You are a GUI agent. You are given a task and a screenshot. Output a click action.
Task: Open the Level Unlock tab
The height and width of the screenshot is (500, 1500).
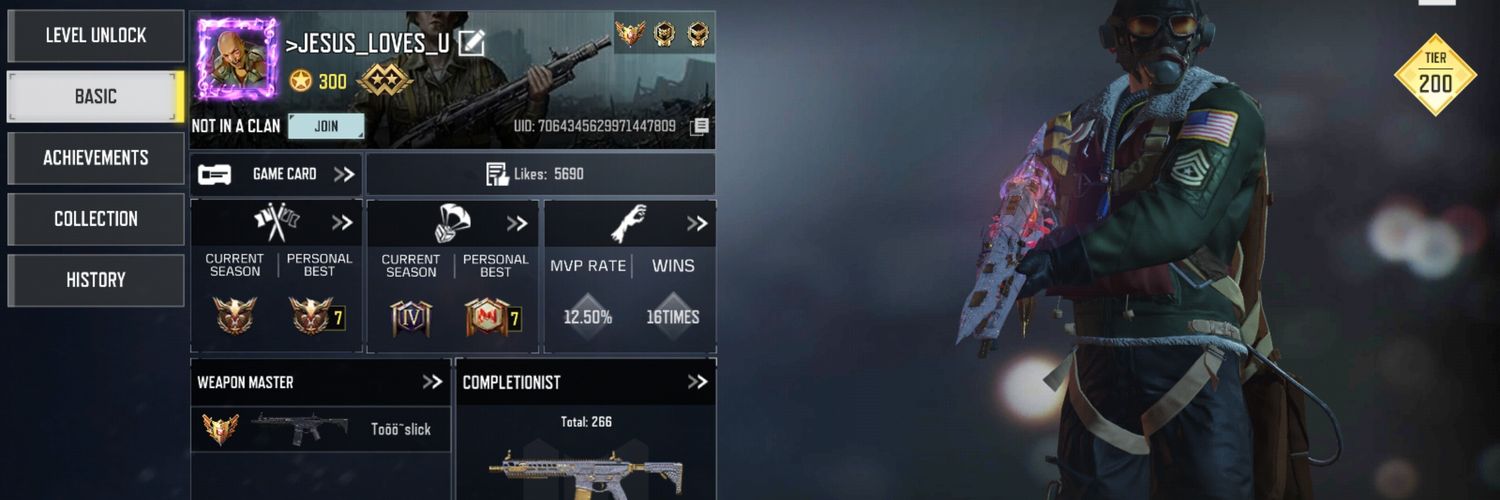(96, 36)
